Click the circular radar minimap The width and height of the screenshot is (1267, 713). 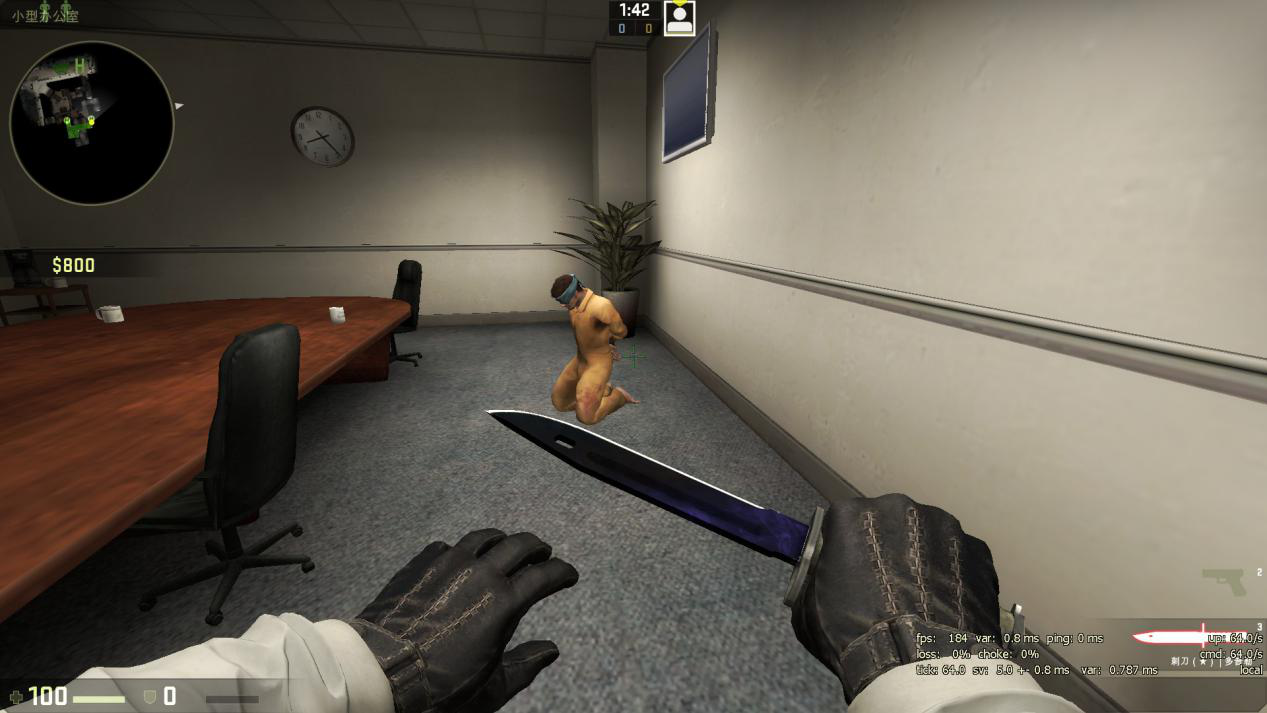pos(92,122)
